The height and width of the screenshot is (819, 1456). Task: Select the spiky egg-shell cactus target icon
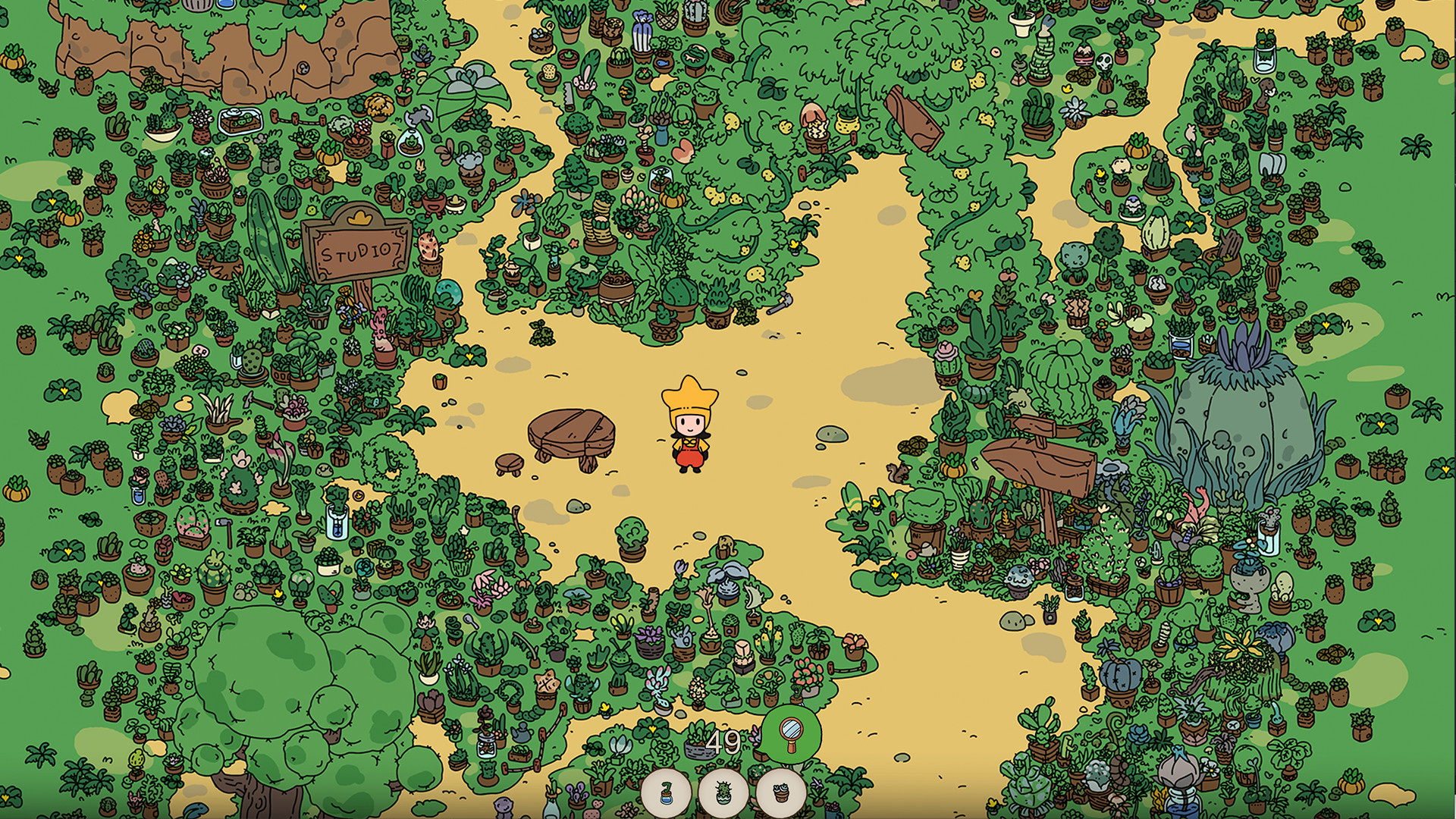click(x=723, y=793)
